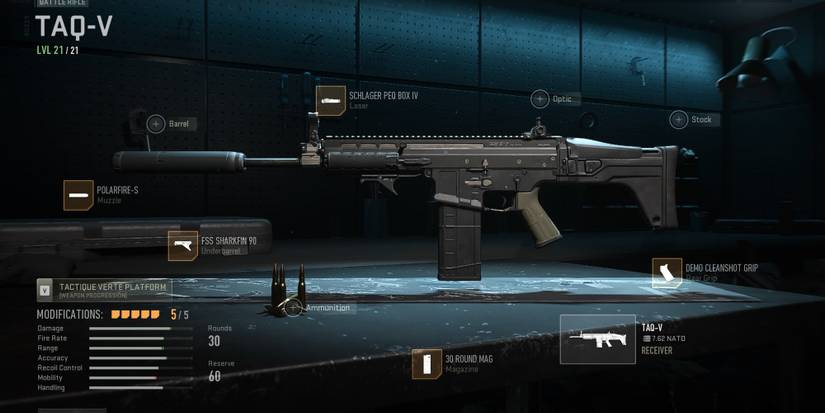The width and height of the screenshot is (825, 413).
Task: Open the empty Optic attachment slot
Action: click(540, 99)
